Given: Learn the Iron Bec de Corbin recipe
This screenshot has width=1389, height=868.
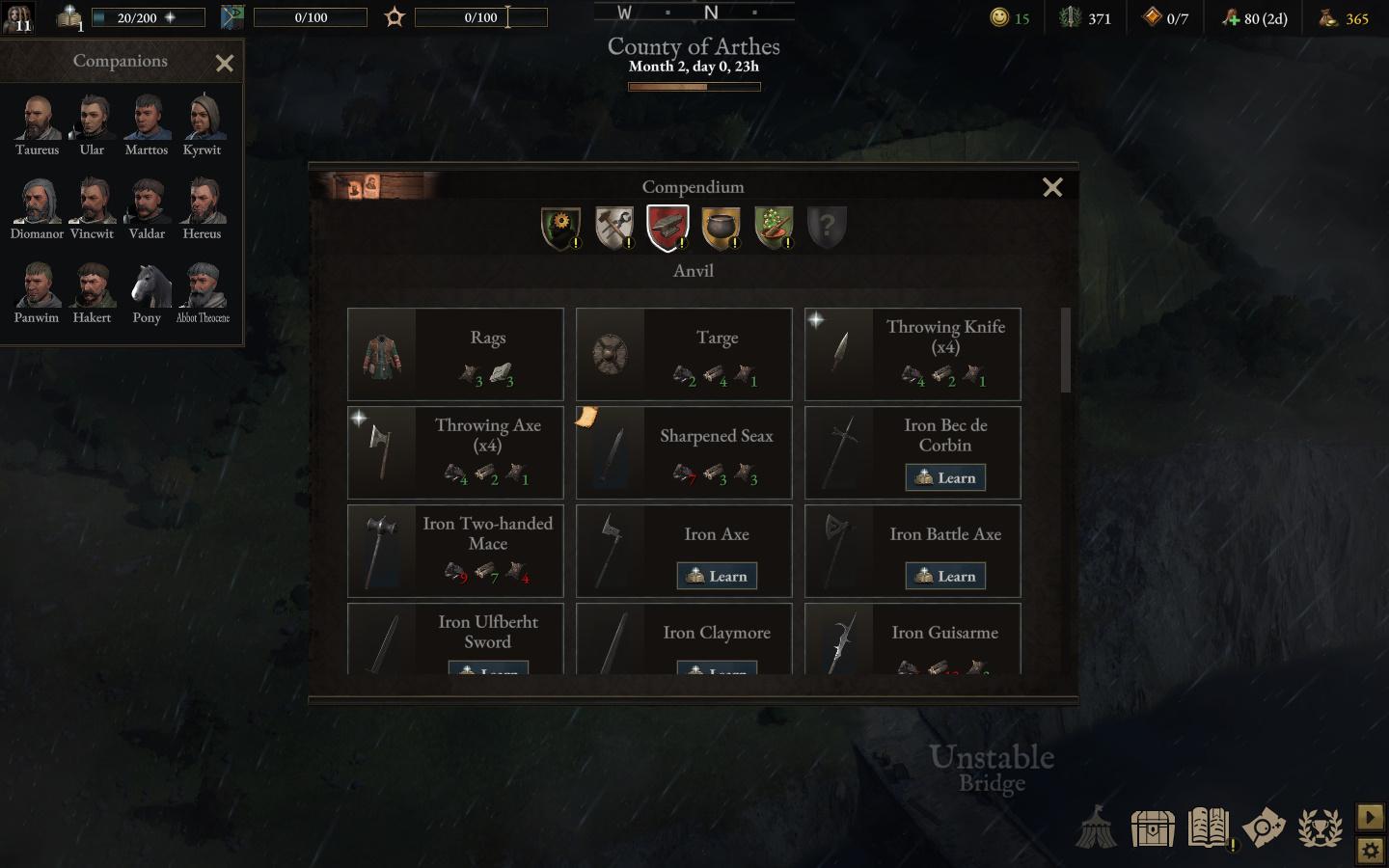Looking at the screenshot, I should (x=945, y=477).
